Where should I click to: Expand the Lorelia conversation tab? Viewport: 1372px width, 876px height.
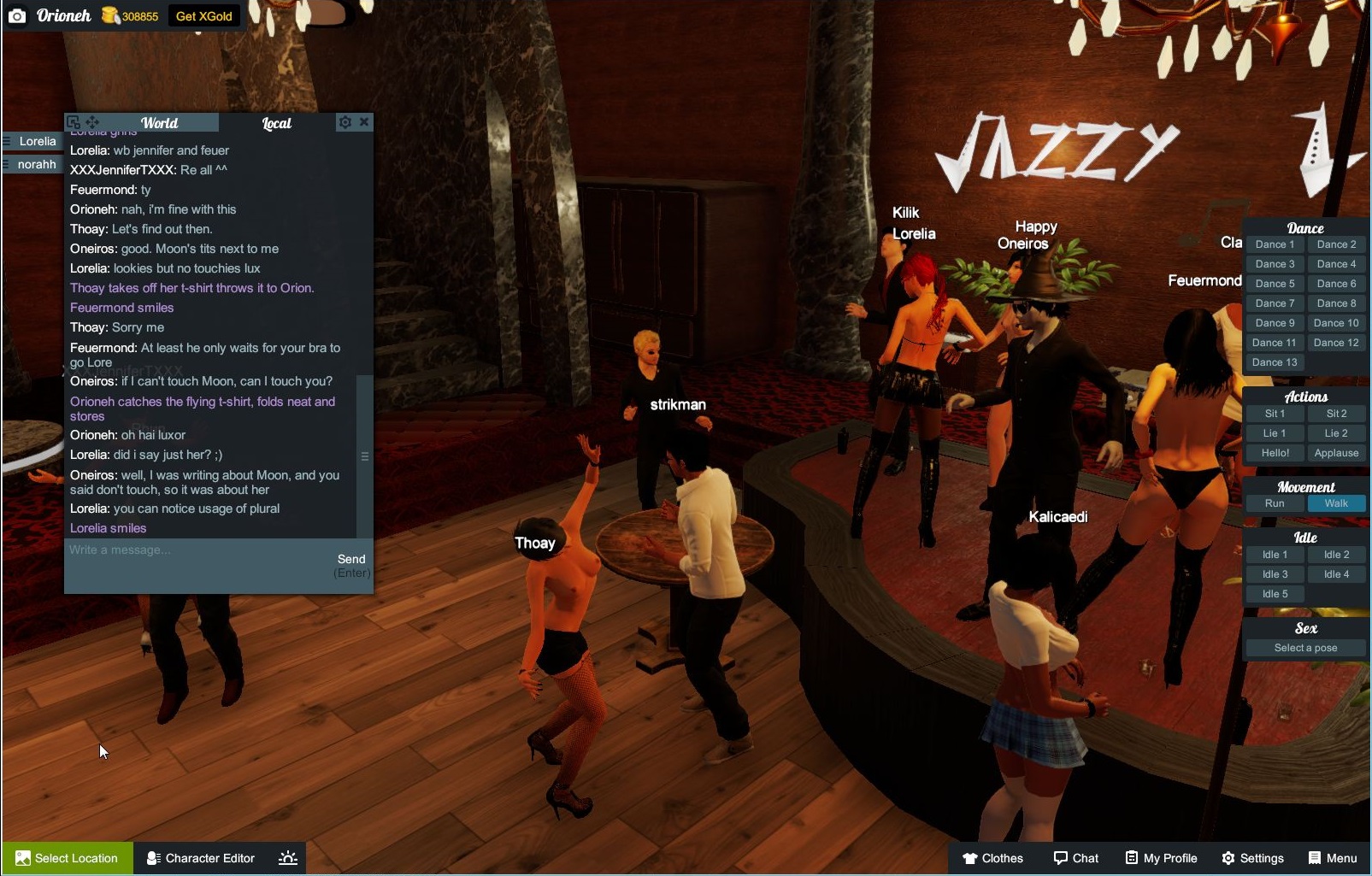pos(32,141)
